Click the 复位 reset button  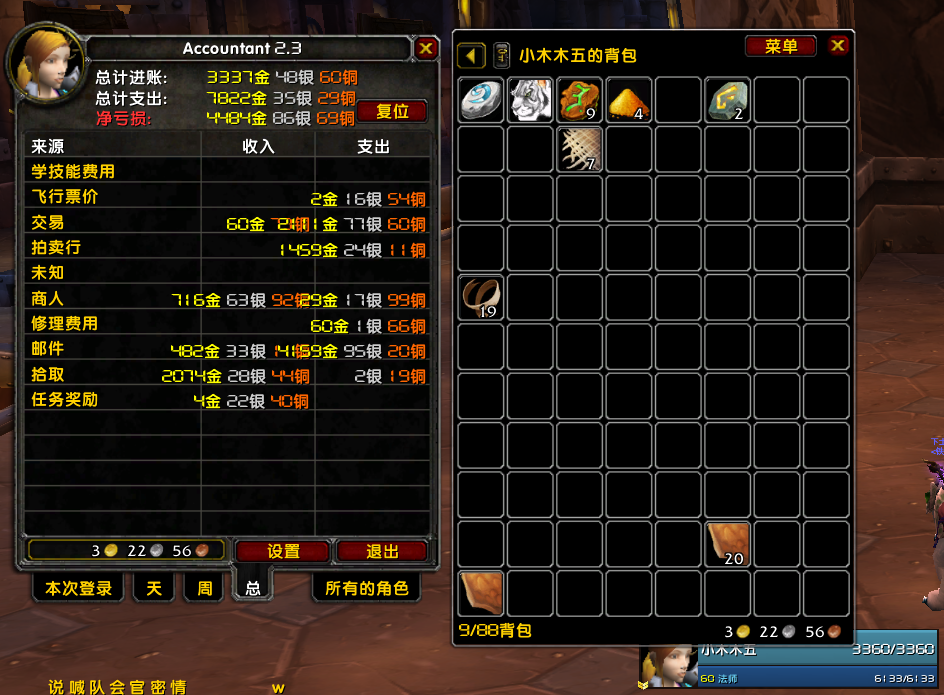point(393,111)
